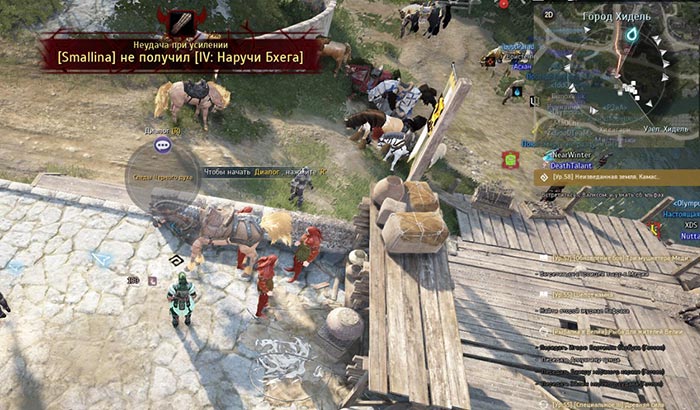Select the 'Неизведанная земля, Камас' quest entry
This screenshot has width=700, height=410.
pyautogui.click(x=610, y=175)
